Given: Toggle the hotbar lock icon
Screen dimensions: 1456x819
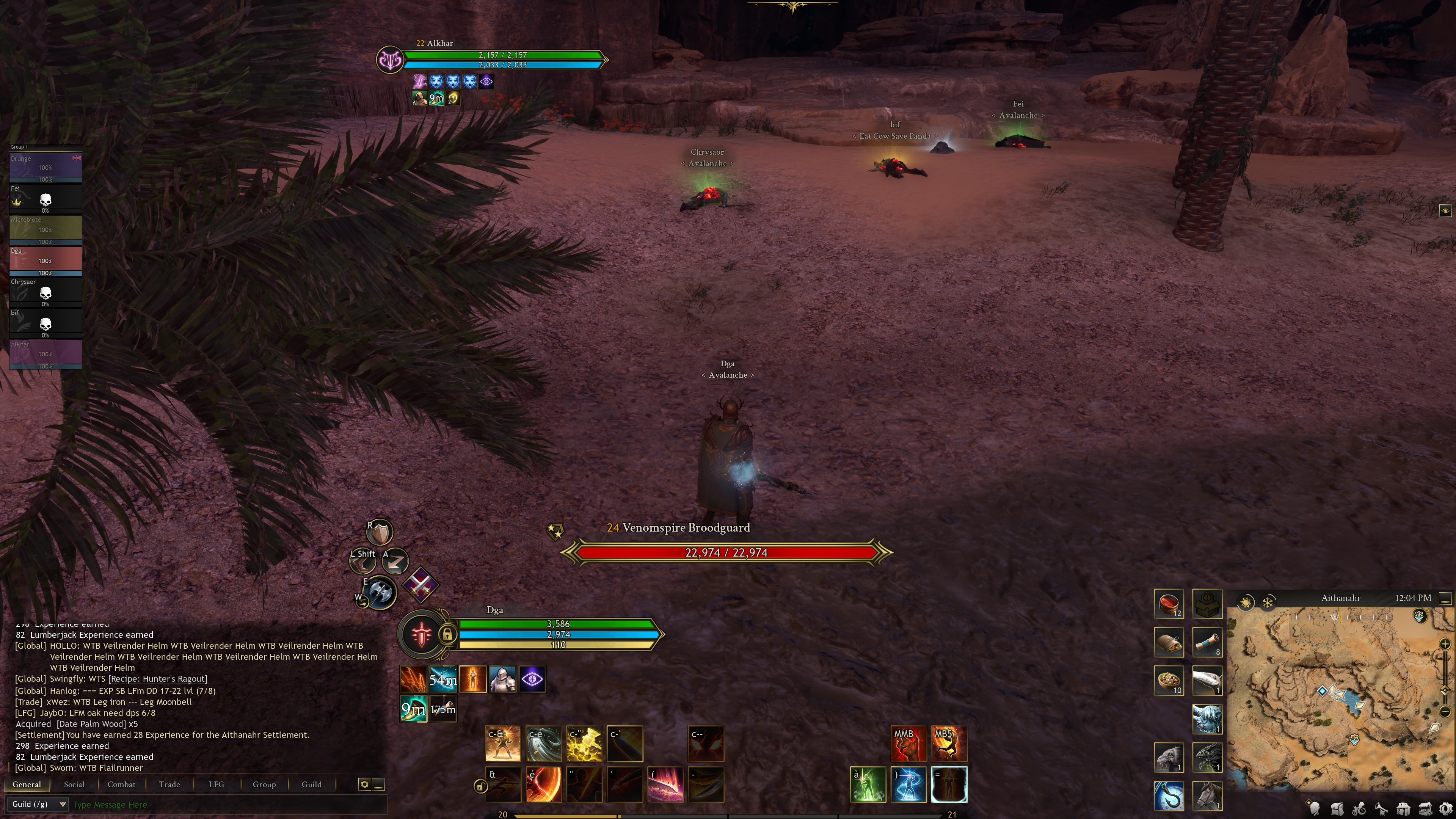Looking at the screenshot, I should [x=480, y=786].
